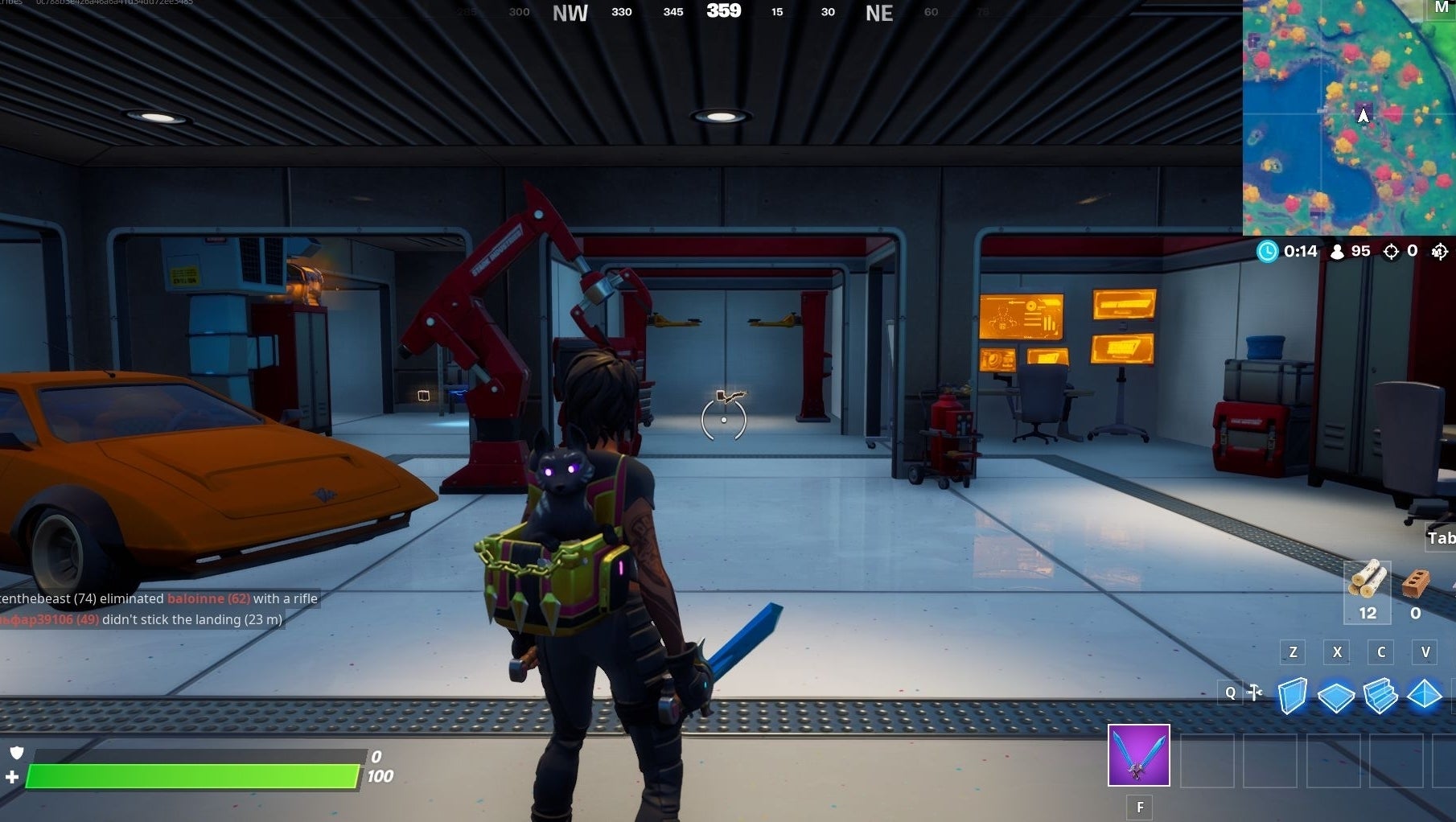Screen dimensions: 1456x822
Task: Click the Z hotkey box above the wall piece
Action: click(1293, 652)
